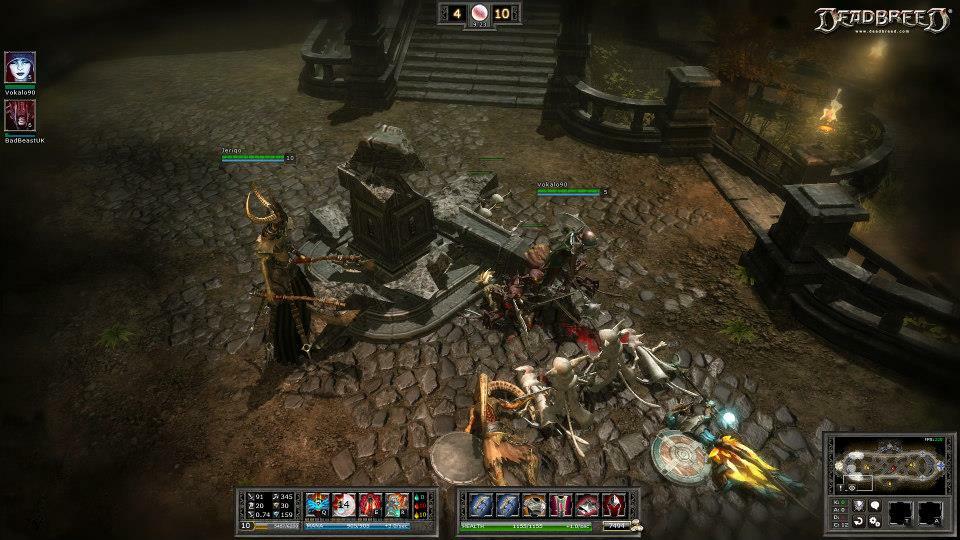Use the E ability with the red figure
Viewport: 960px width, 540px height.
point(370,505)
